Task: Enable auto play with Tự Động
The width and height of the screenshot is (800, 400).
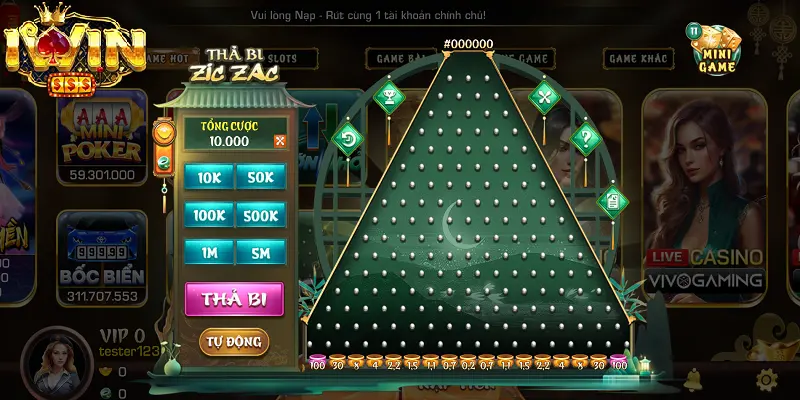Action: pos(234,341)
